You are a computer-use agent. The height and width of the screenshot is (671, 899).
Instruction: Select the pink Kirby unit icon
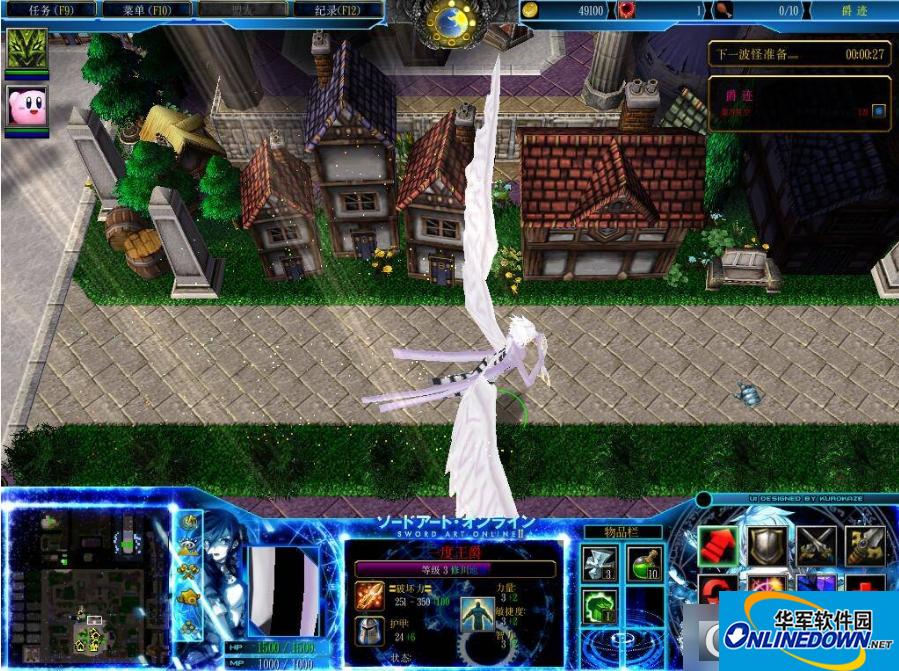[26, 106]
